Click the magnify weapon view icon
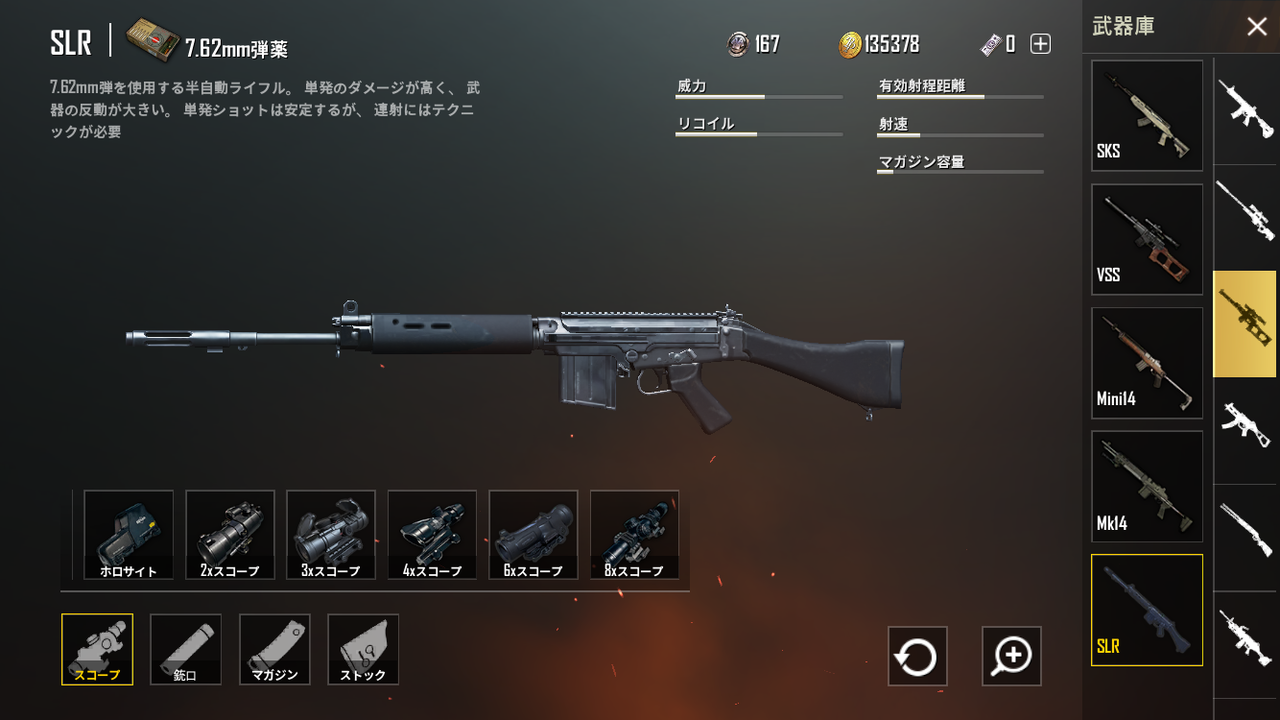The image size is (1280, 720). (1011, 656)
